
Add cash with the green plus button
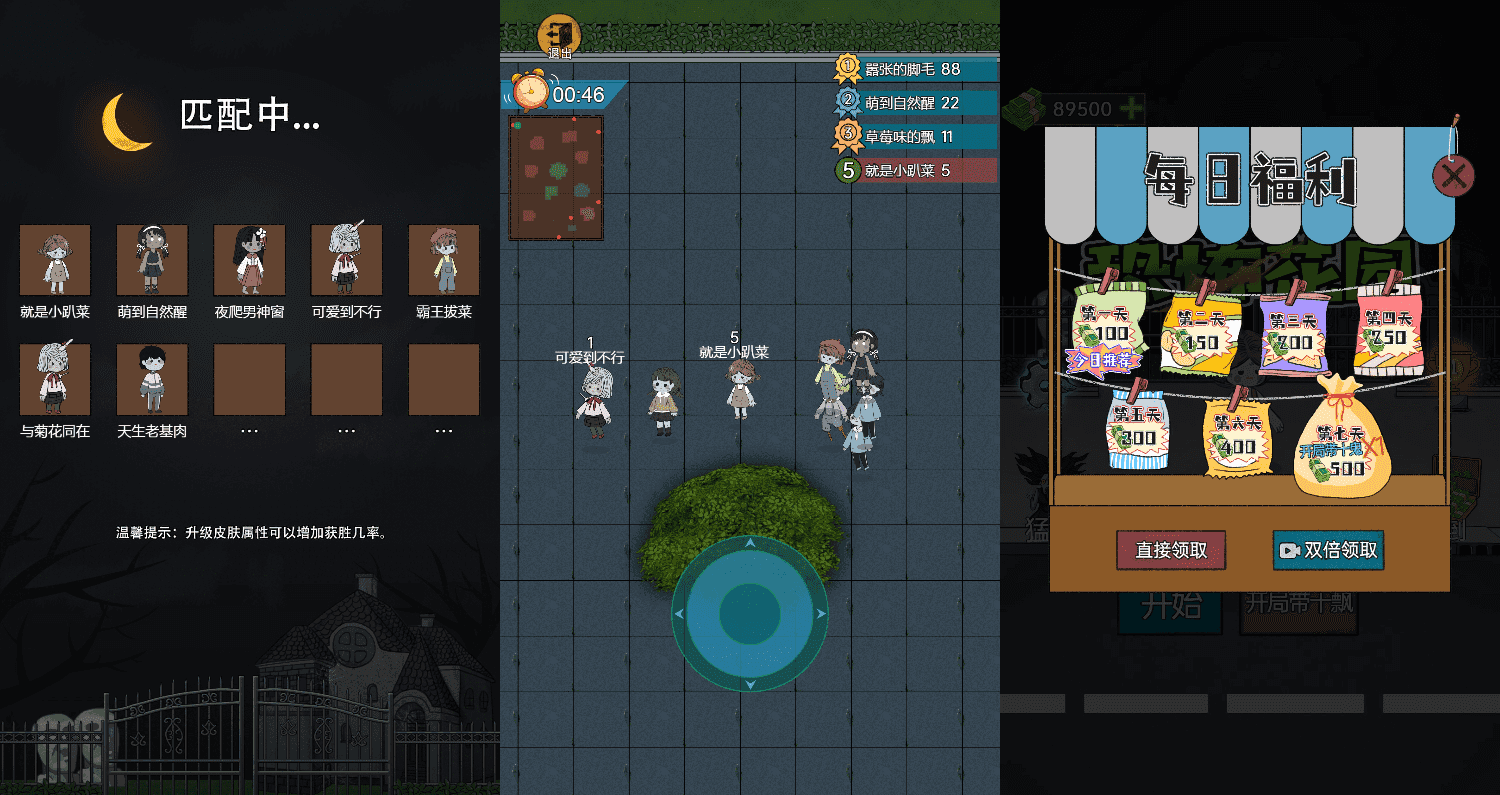(1132, 109)
